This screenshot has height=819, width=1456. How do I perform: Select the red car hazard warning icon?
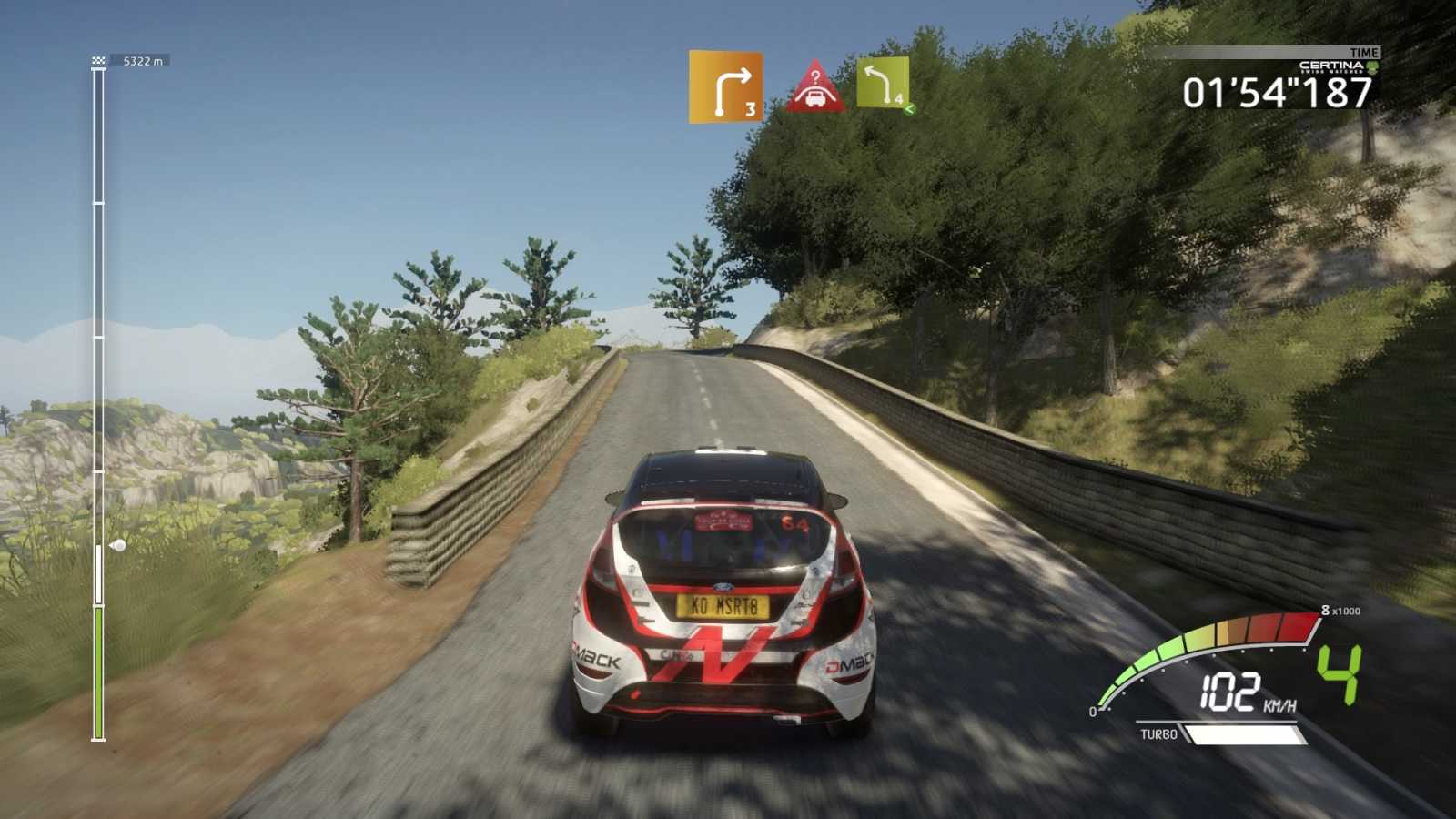pyautogui.click(x=815, y=87)
